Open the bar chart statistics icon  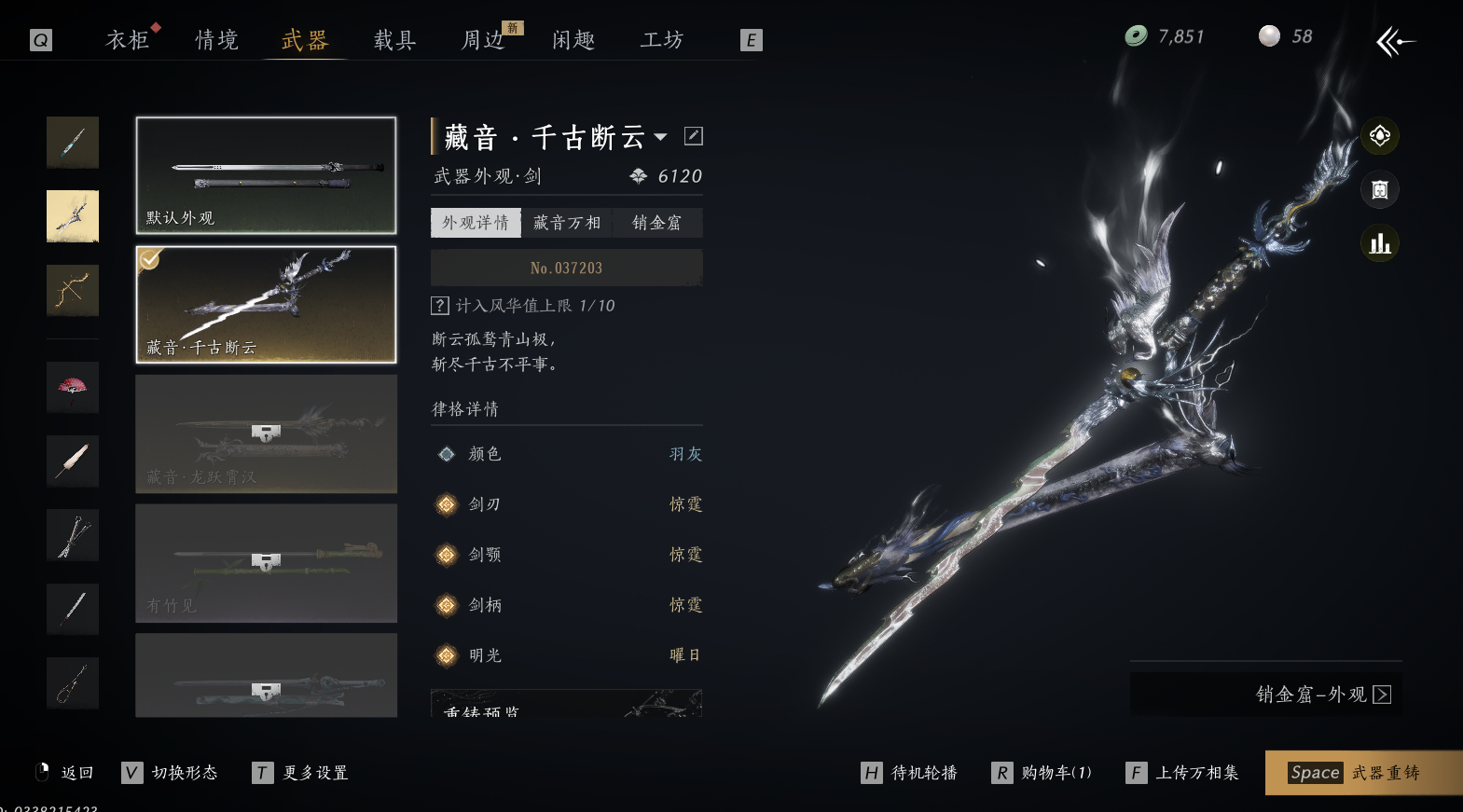point(1380,244)
